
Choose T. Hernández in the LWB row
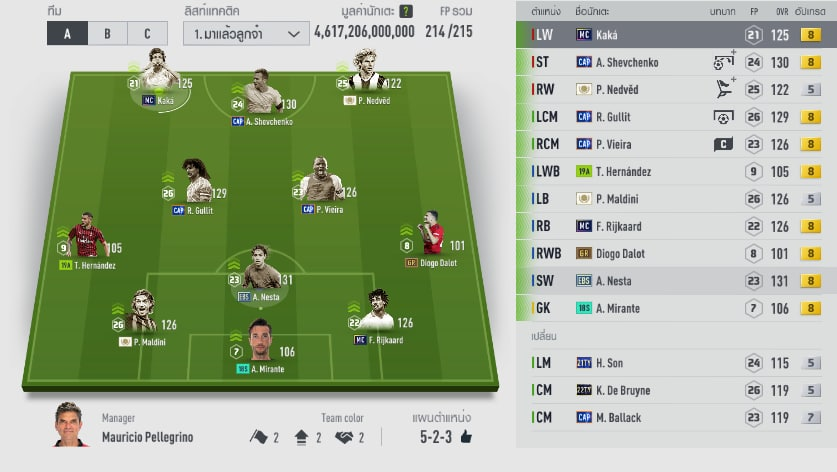676,171
